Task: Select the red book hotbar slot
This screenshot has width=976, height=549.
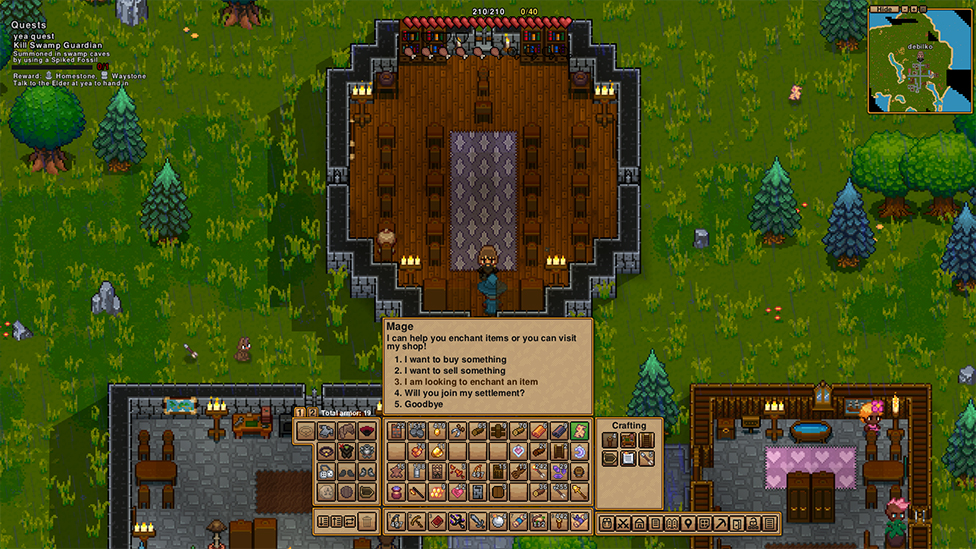Action: (437, 521)
